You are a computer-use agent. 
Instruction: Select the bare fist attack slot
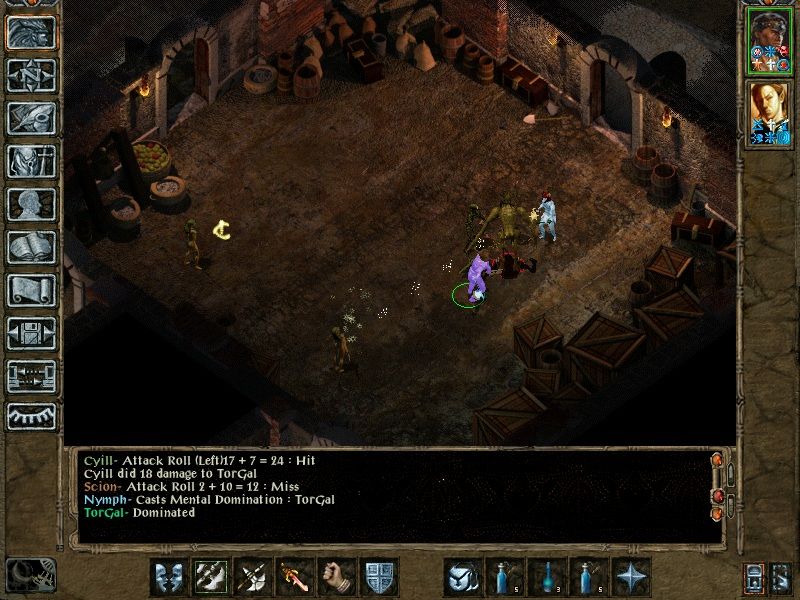pyautogui.click(x=337, y=576)
